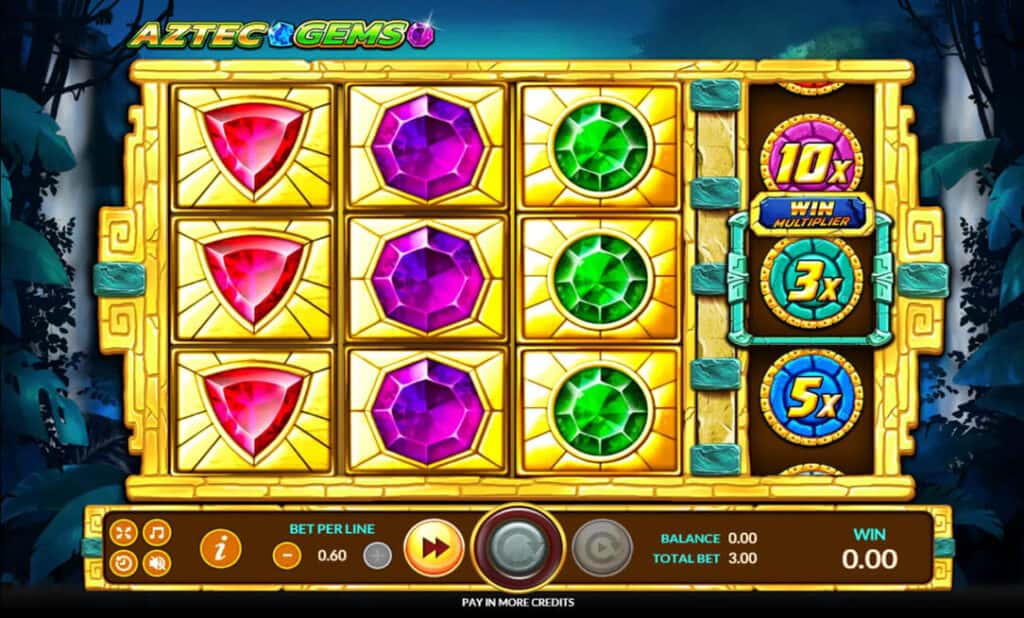
Task: Spin the reels with the central button
Action: (x=518, y=548)
